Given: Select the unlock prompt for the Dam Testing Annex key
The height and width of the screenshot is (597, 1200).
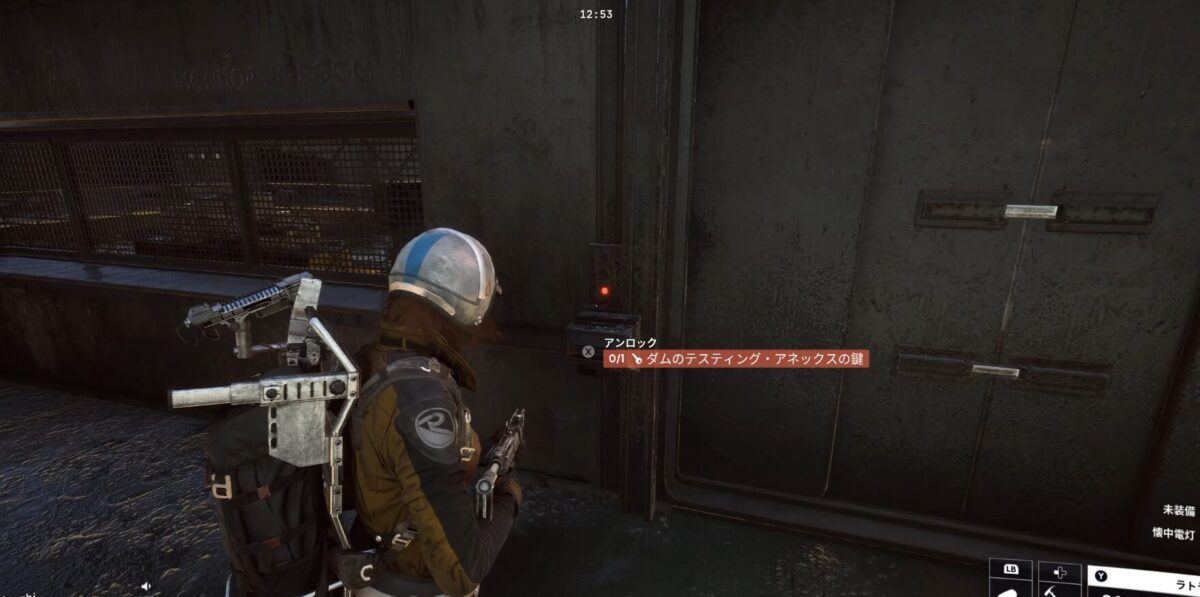Looking at the screenshot, I should 735,358.
